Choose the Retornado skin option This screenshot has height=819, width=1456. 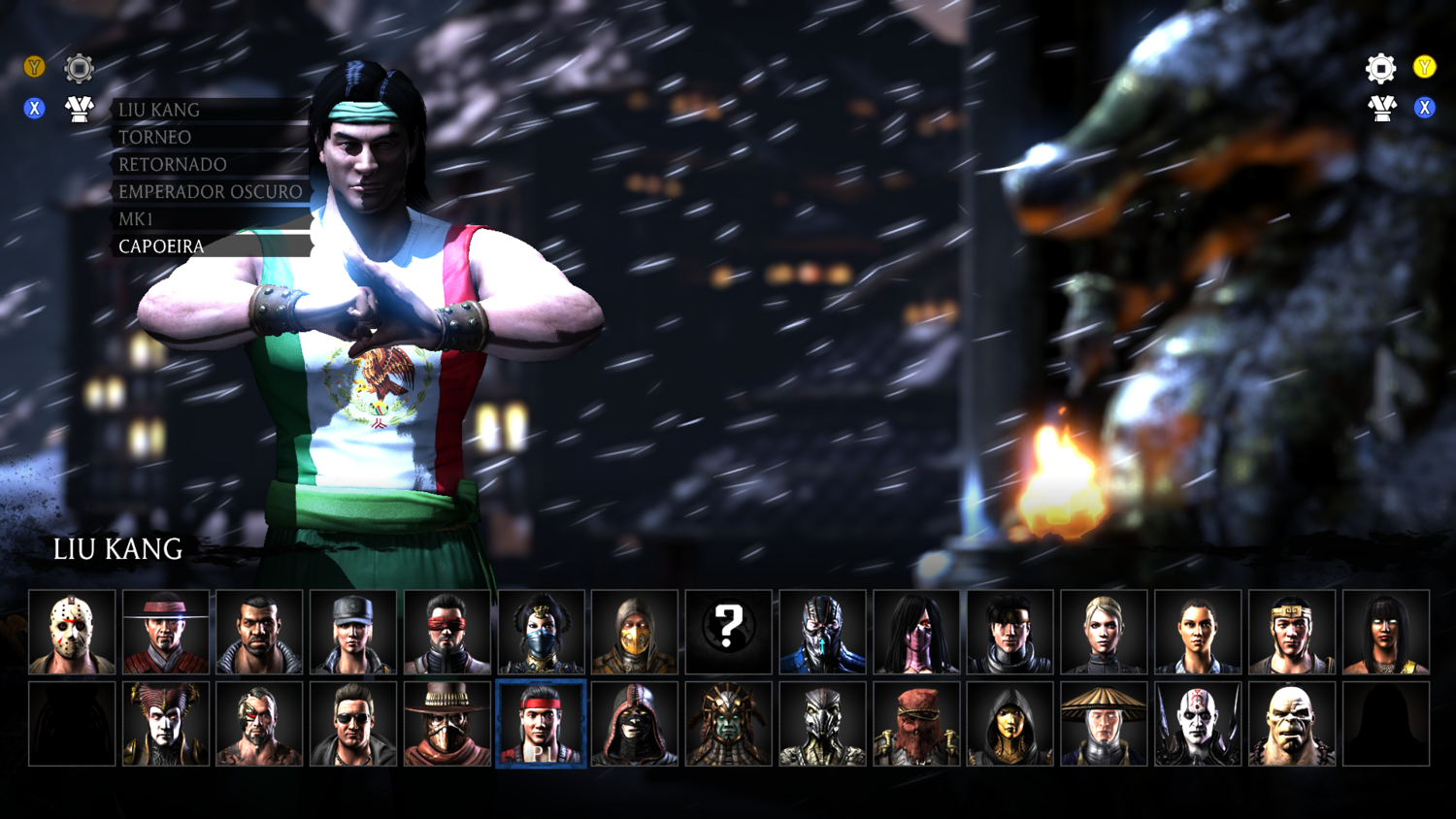173,165
